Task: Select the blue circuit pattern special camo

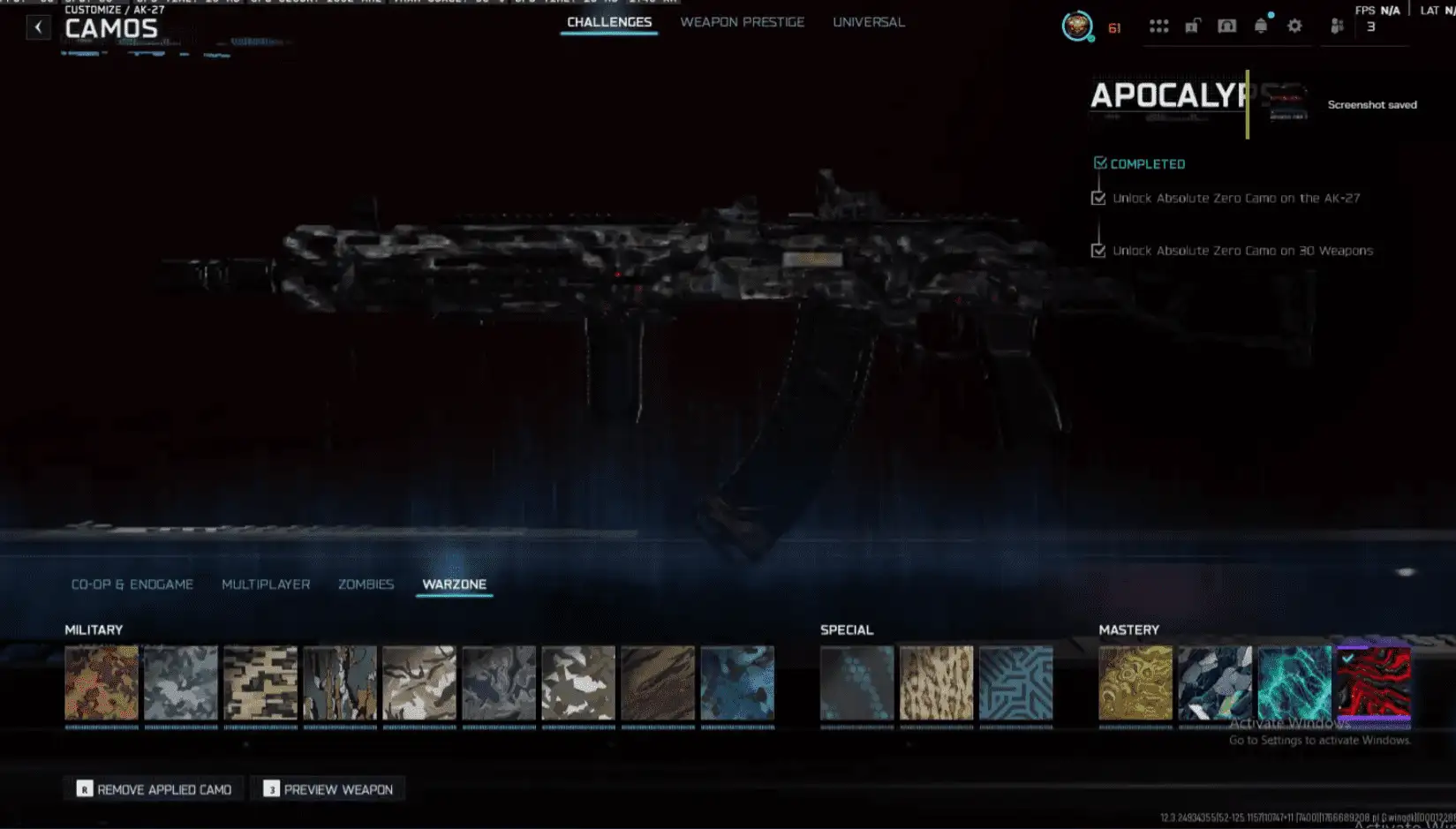Action: point(1016,682)
